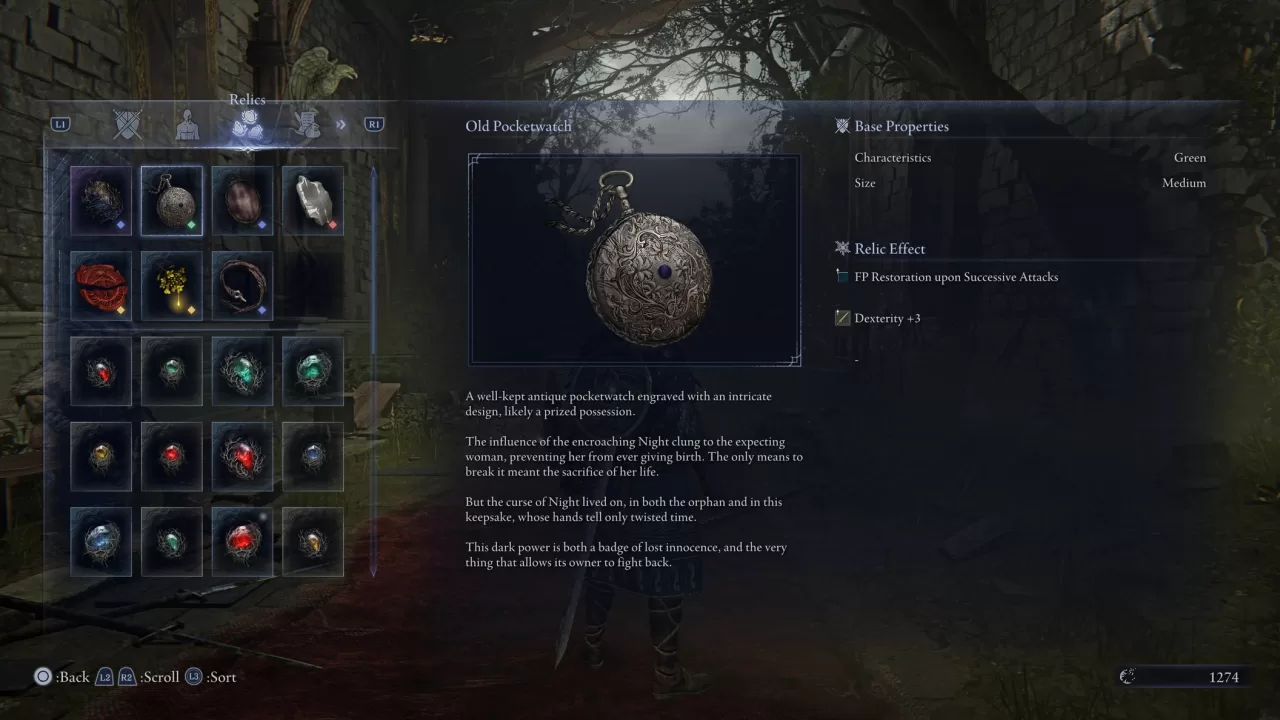Image resolution: width=1280 pixels, height=720 pixels.
Task: Expand hidden tabs via double chevron
Action: pyautogui.click(x=341, y=124)
